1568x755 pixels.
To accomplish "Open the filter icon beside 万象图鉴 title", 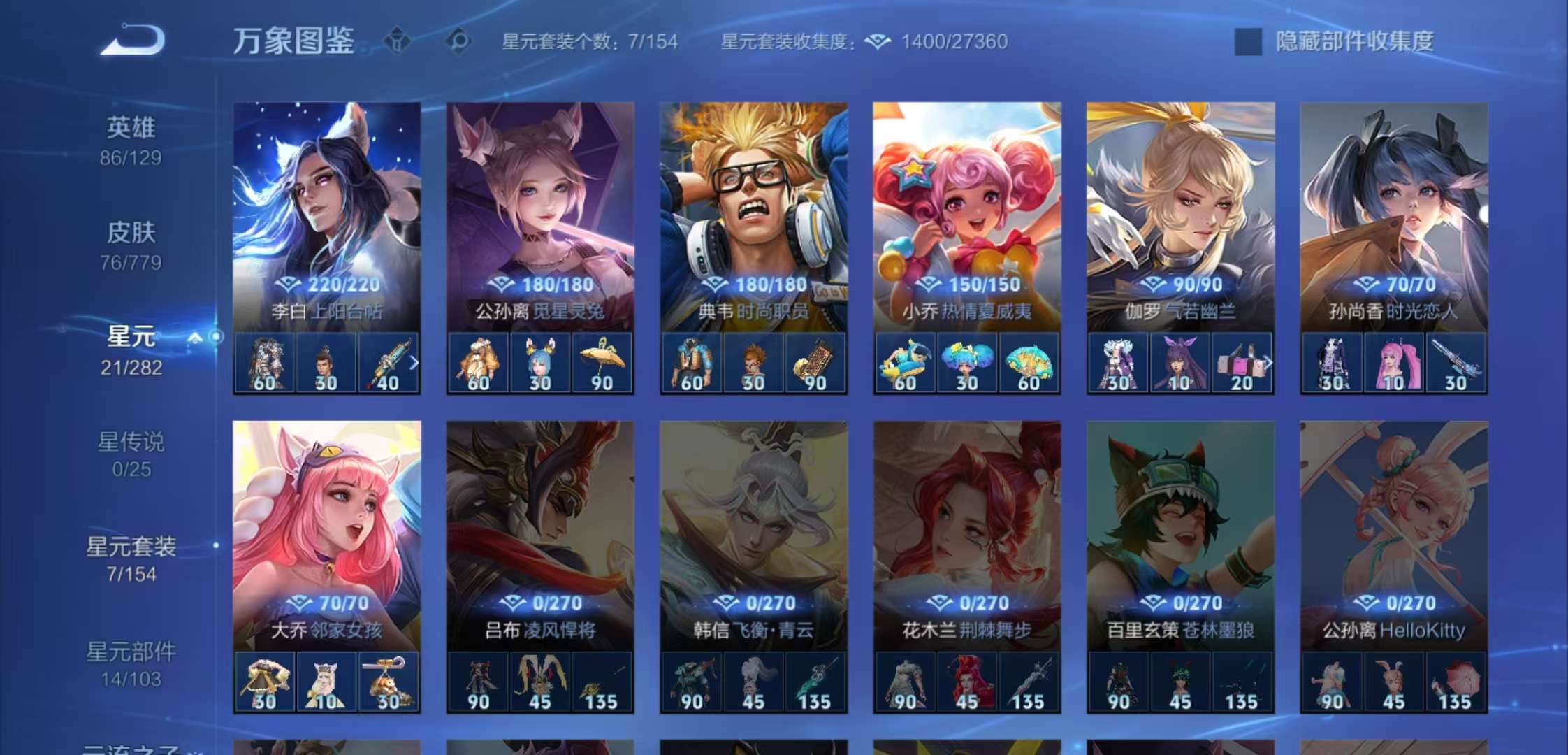I will (x=395, y=41).
